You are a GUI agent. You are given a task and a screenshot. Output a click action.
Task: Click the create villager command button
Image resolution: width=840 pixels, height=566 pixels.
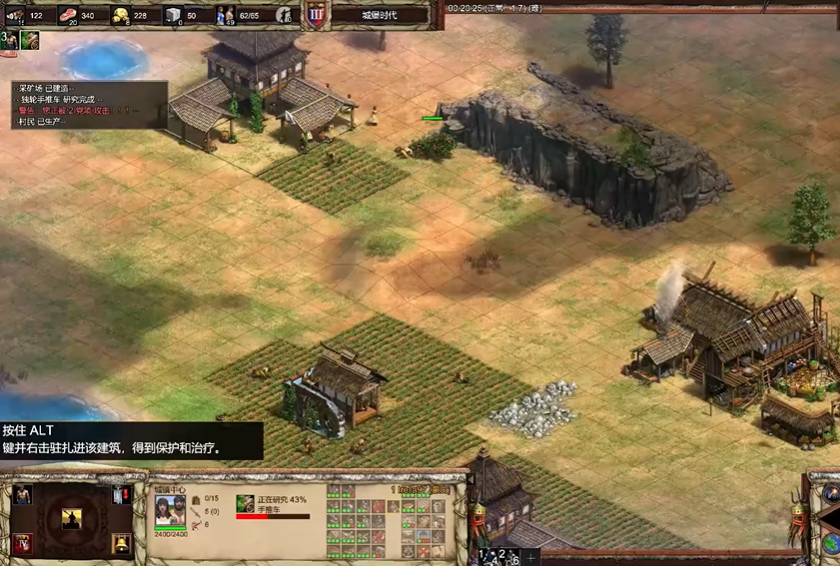(x=22, y=495)
